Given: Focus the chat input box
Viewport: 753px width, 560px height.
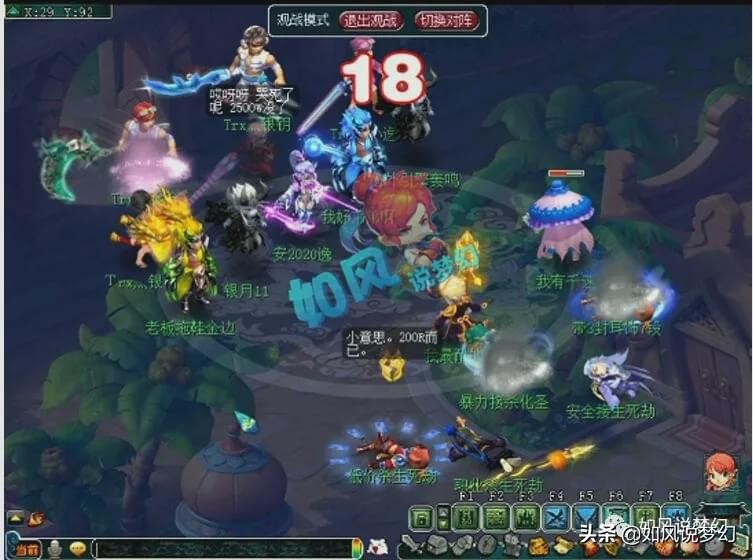Looking at the screenshot, I should coord(220,549).
